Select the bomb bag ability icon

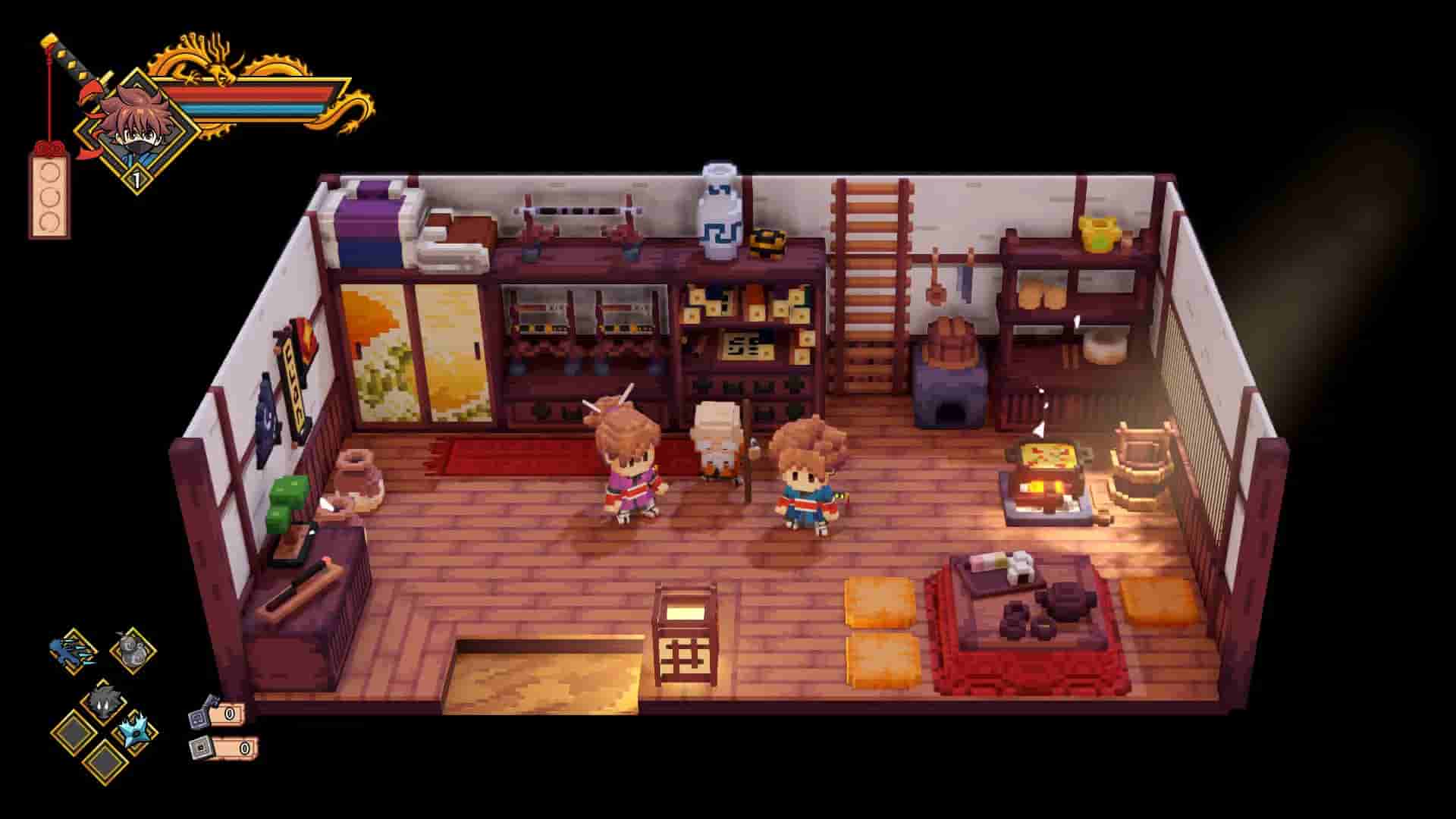point(133,648)
